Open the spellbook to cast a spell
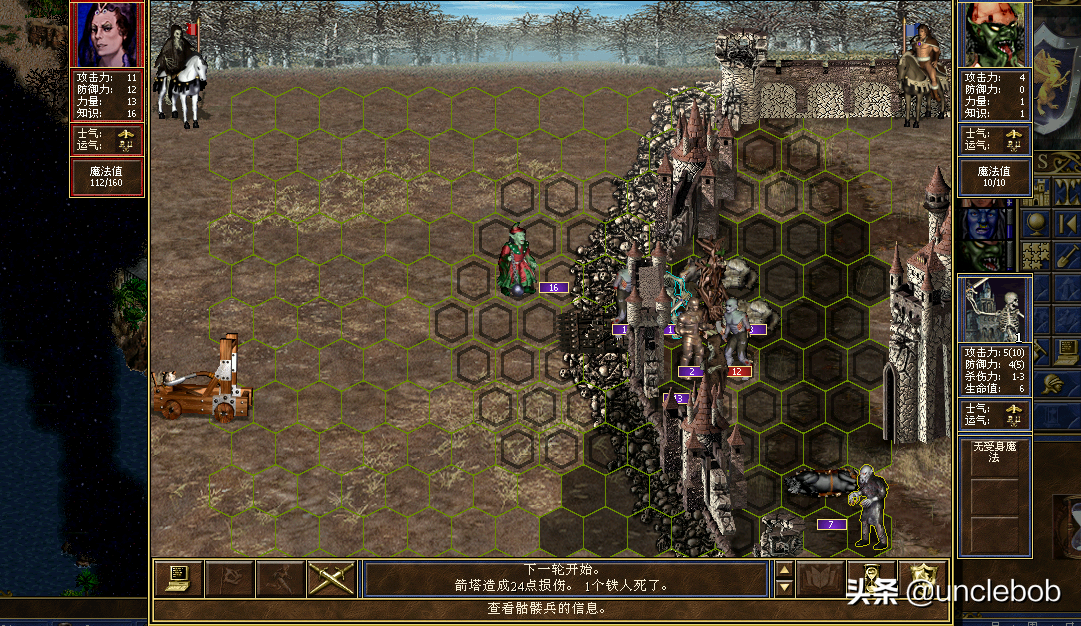The height and width of the screenshot is (626, 1081). point(820,579)
